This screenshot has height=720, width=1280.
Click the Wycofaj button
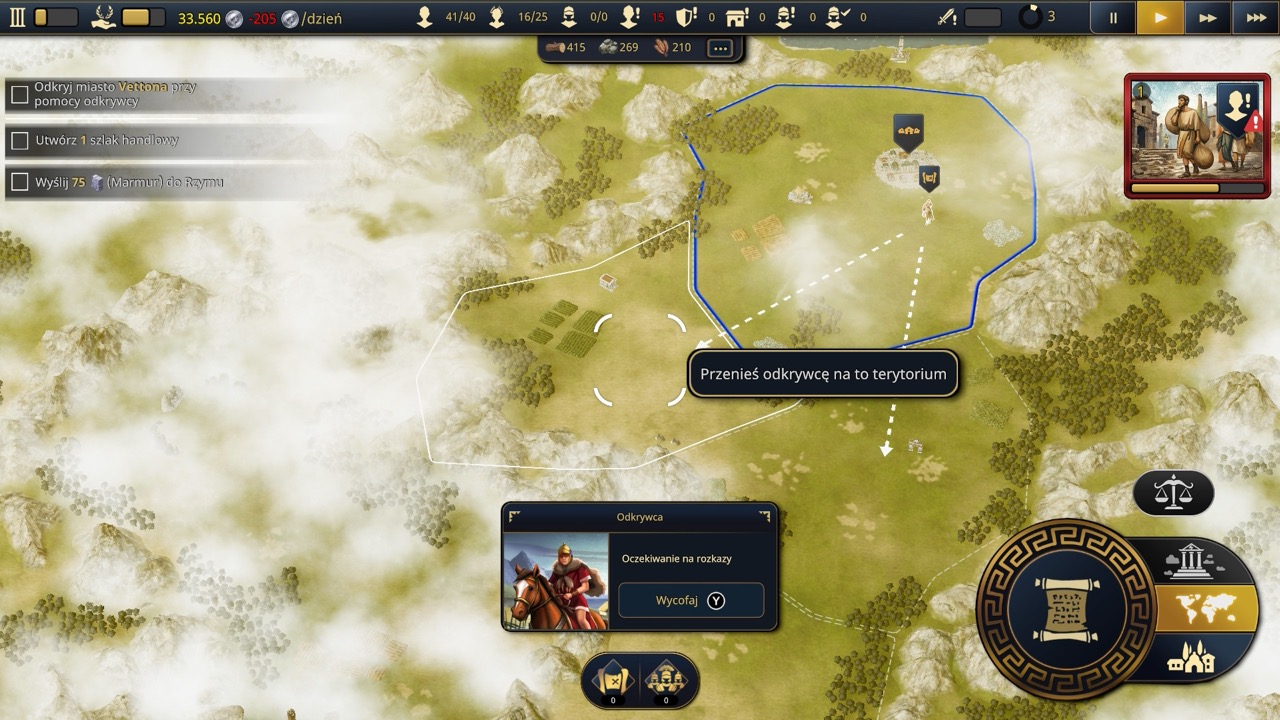pos(691,600)
